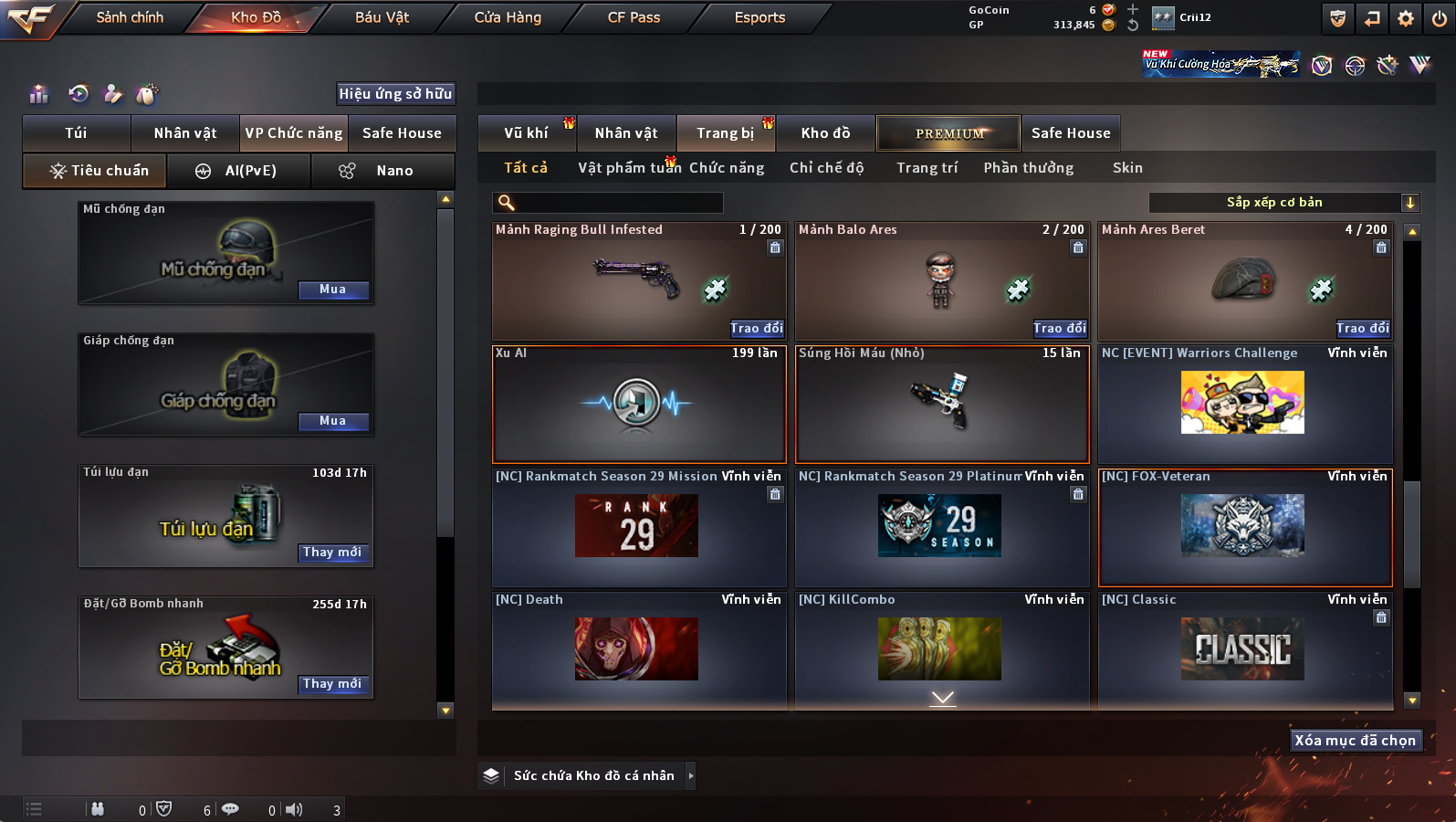The width and height of the screenshot is (1456, 822).
Task: Open the CF Pass menu
Action: 634,17
